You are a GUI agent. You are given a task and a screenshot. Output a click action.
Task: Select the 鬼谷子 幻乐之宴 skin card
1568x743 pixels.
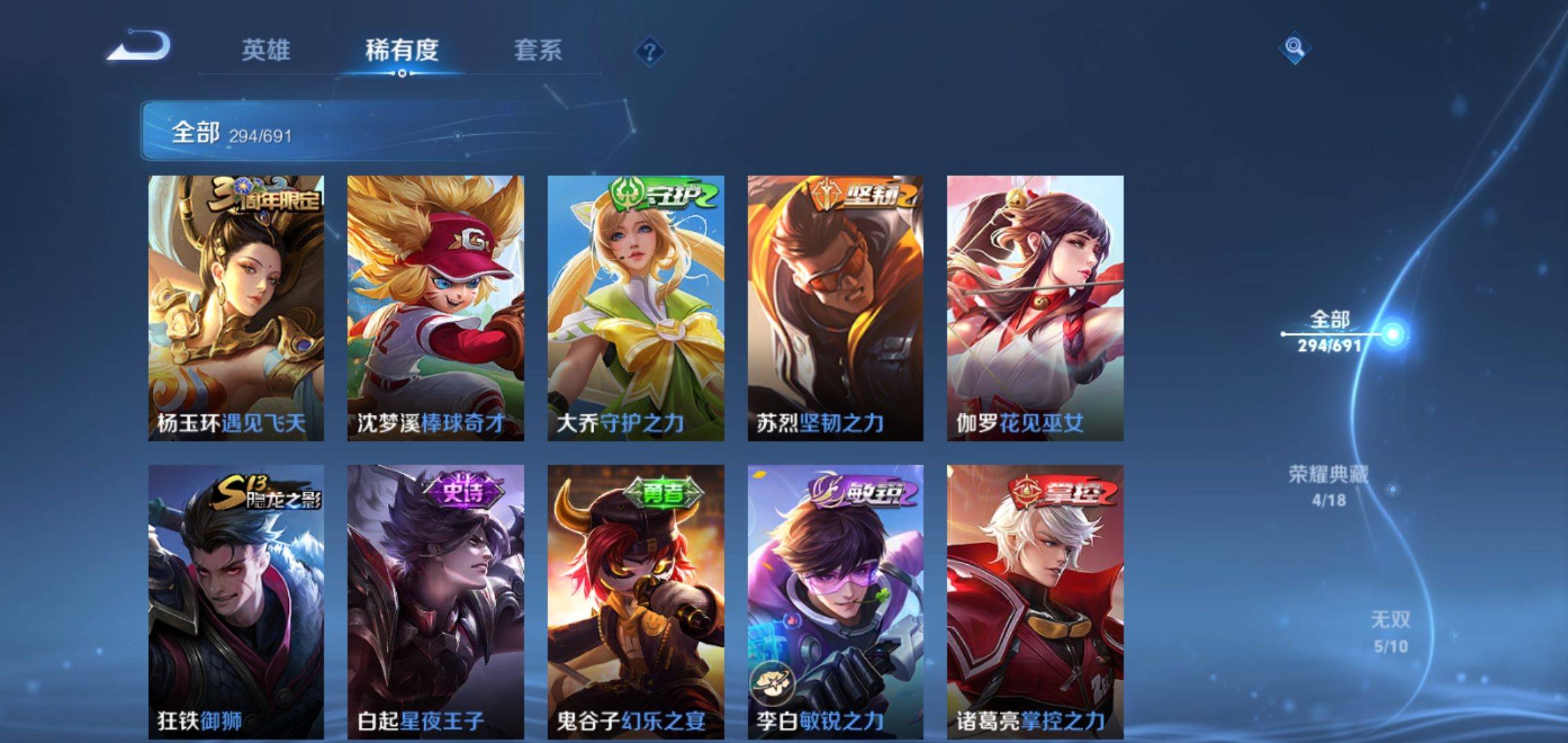(635, 602)
